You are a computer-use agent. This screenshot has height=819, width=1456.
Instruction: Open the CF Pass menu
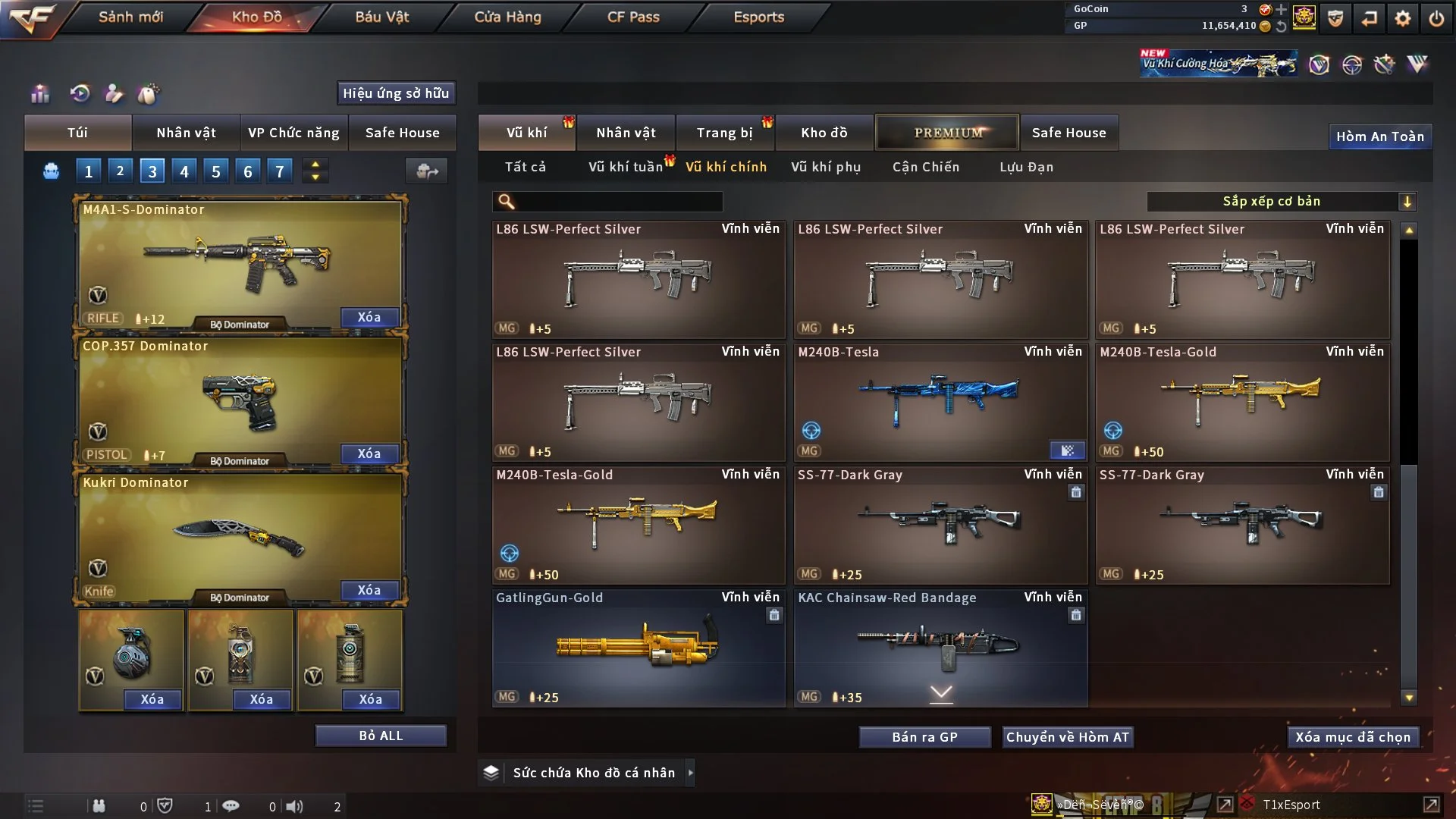(x=633, y=17)
